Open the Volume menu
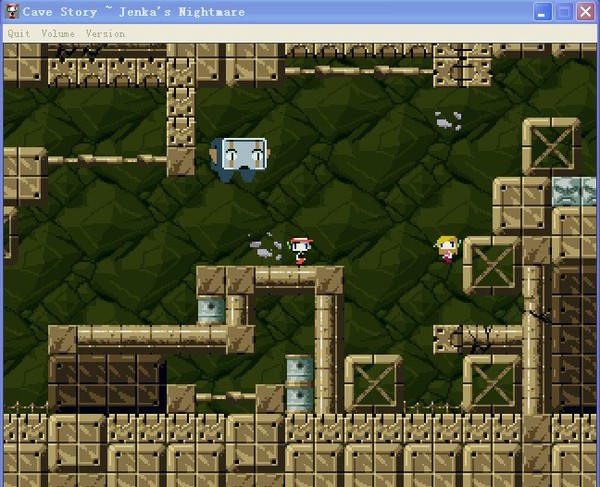 (57, 33)
